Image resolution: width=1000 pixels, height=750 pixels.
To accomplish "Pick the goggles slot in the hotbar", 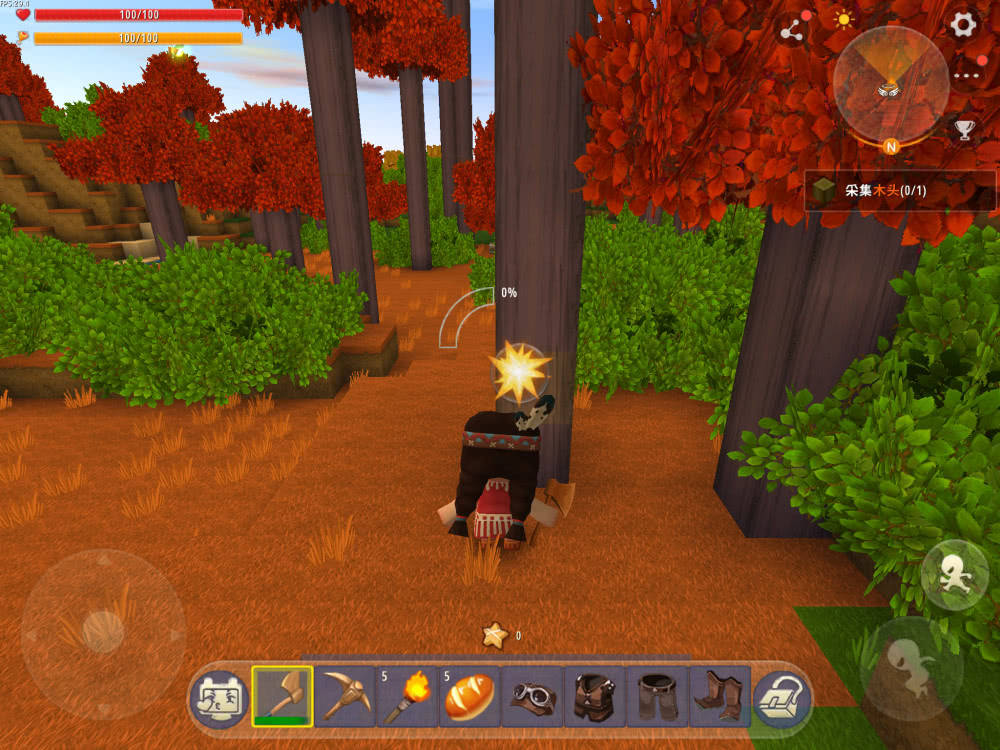I will 532,696.
